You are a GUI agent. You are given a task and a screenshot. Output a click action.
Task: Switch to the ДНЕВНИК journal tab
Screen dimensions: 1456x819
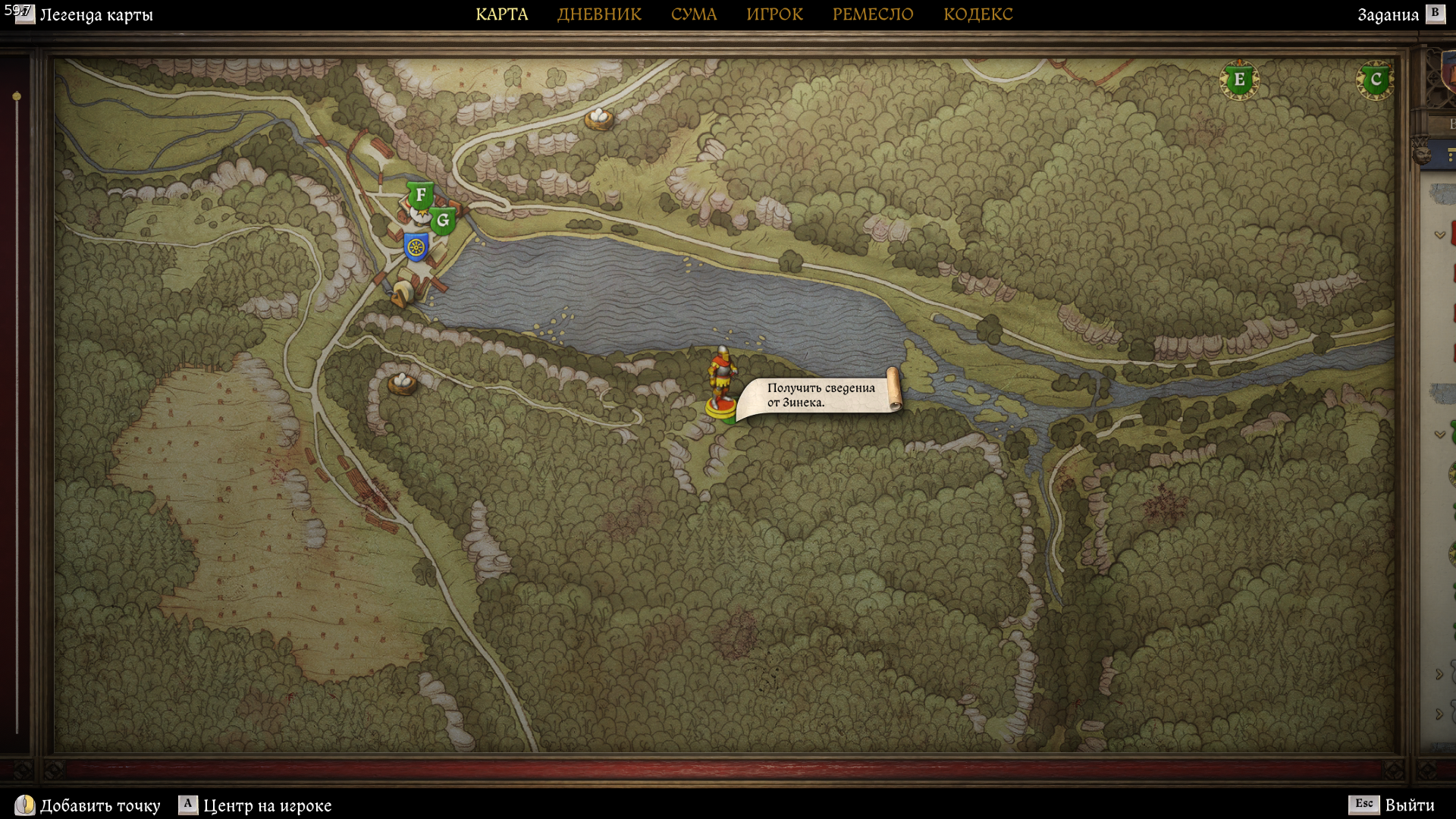[x=599, y=14]
